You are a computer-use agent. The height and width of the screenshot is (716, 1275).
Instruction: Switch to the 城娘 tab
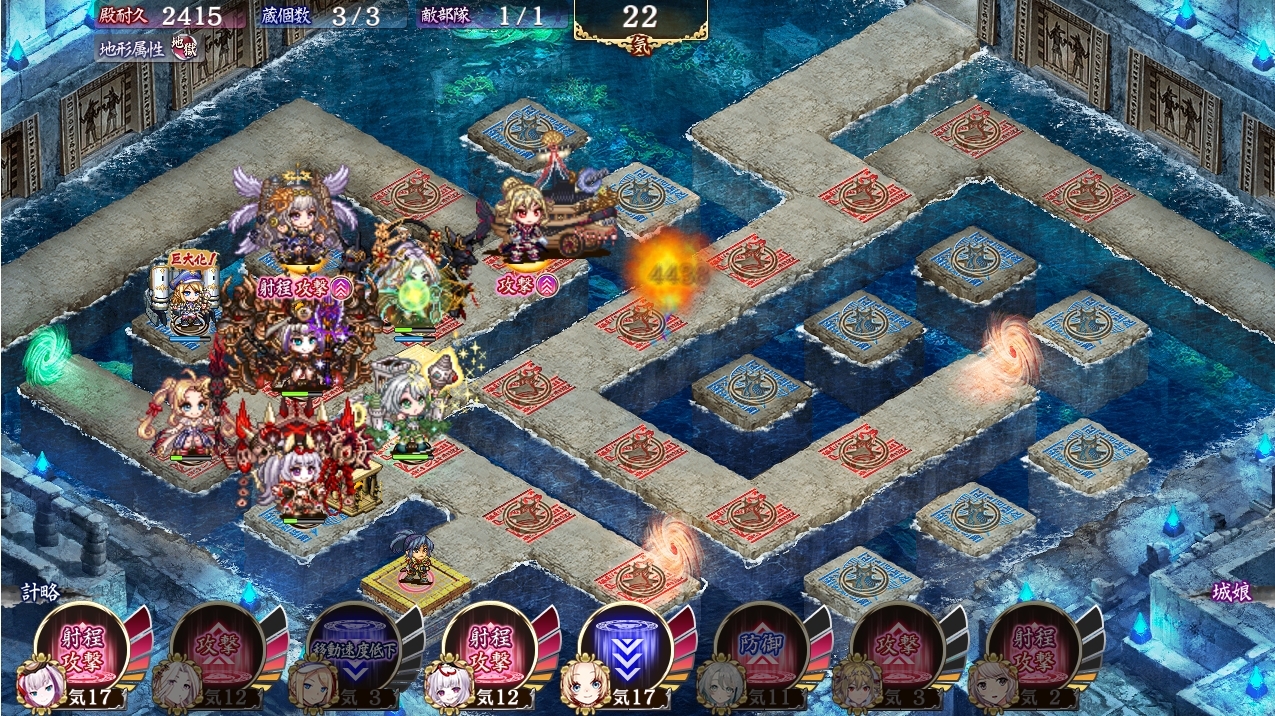click(x=1230, y=592)
